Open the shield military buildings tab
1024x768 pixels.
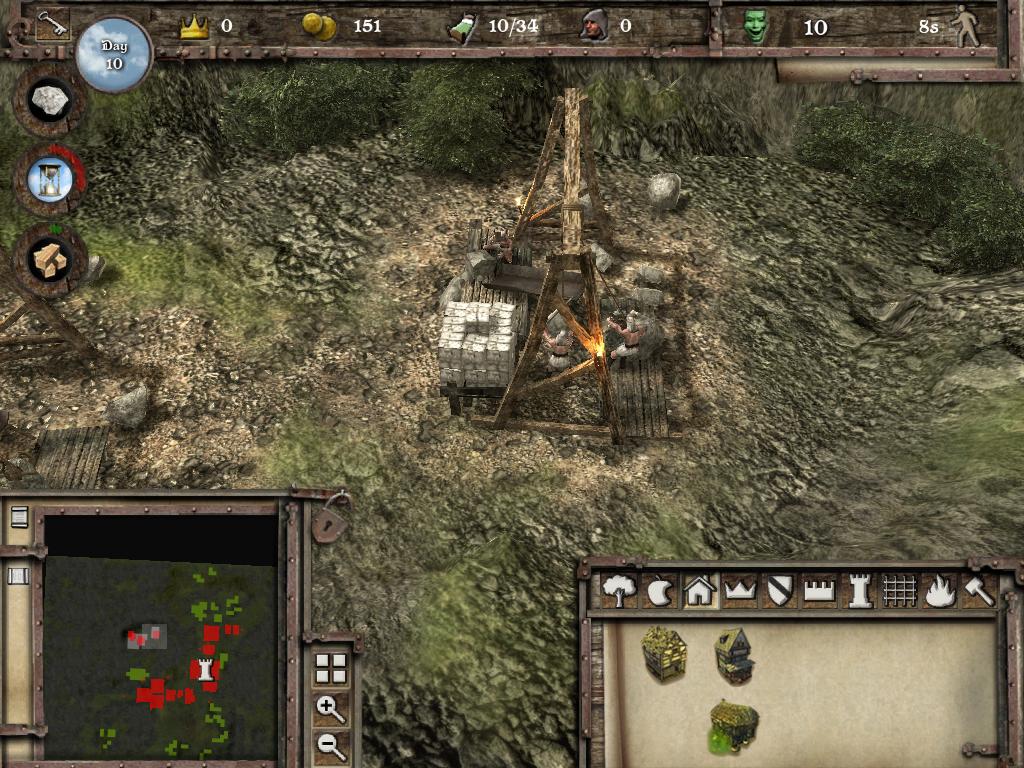tap(780, 591)
